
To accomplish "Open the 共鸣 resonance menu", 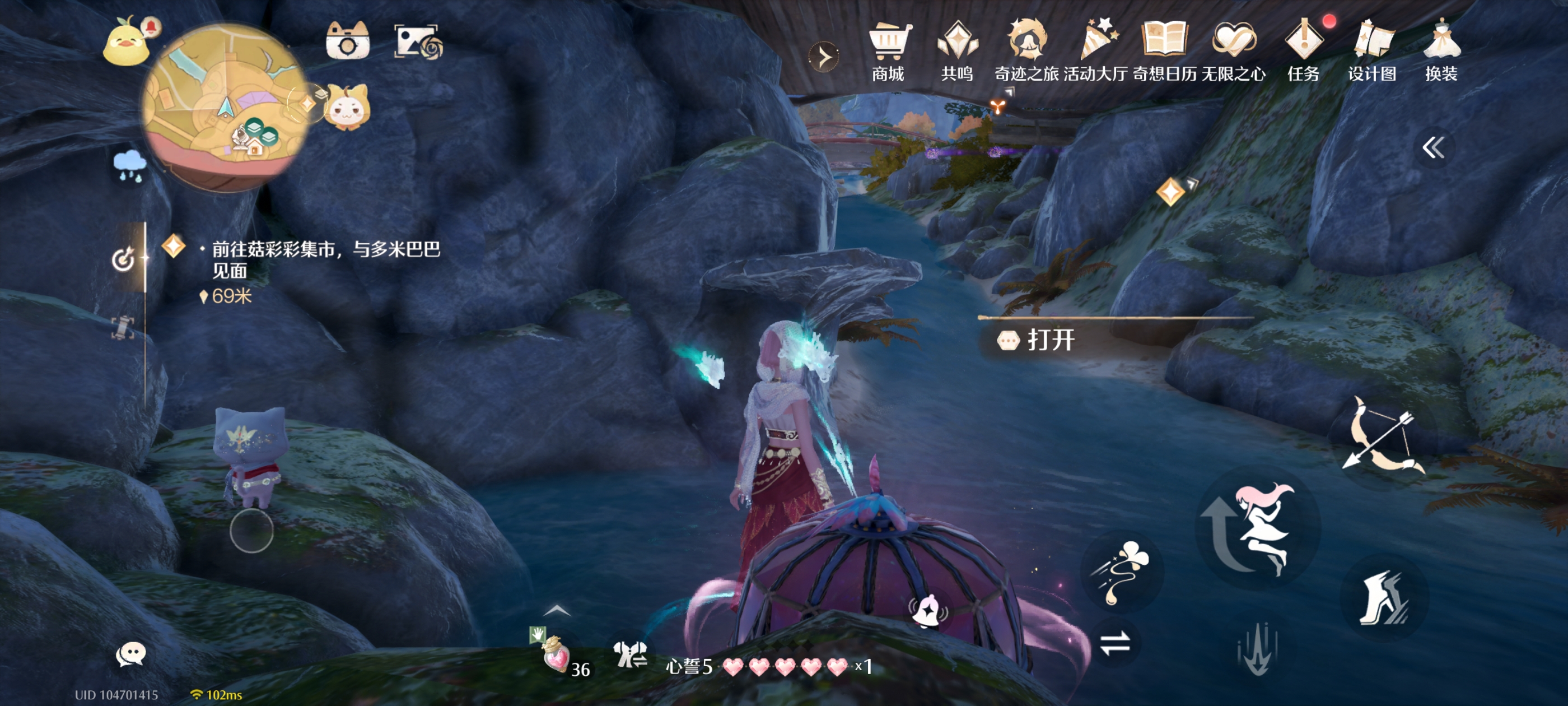I will pyautogui.click(x=957, y=52).
